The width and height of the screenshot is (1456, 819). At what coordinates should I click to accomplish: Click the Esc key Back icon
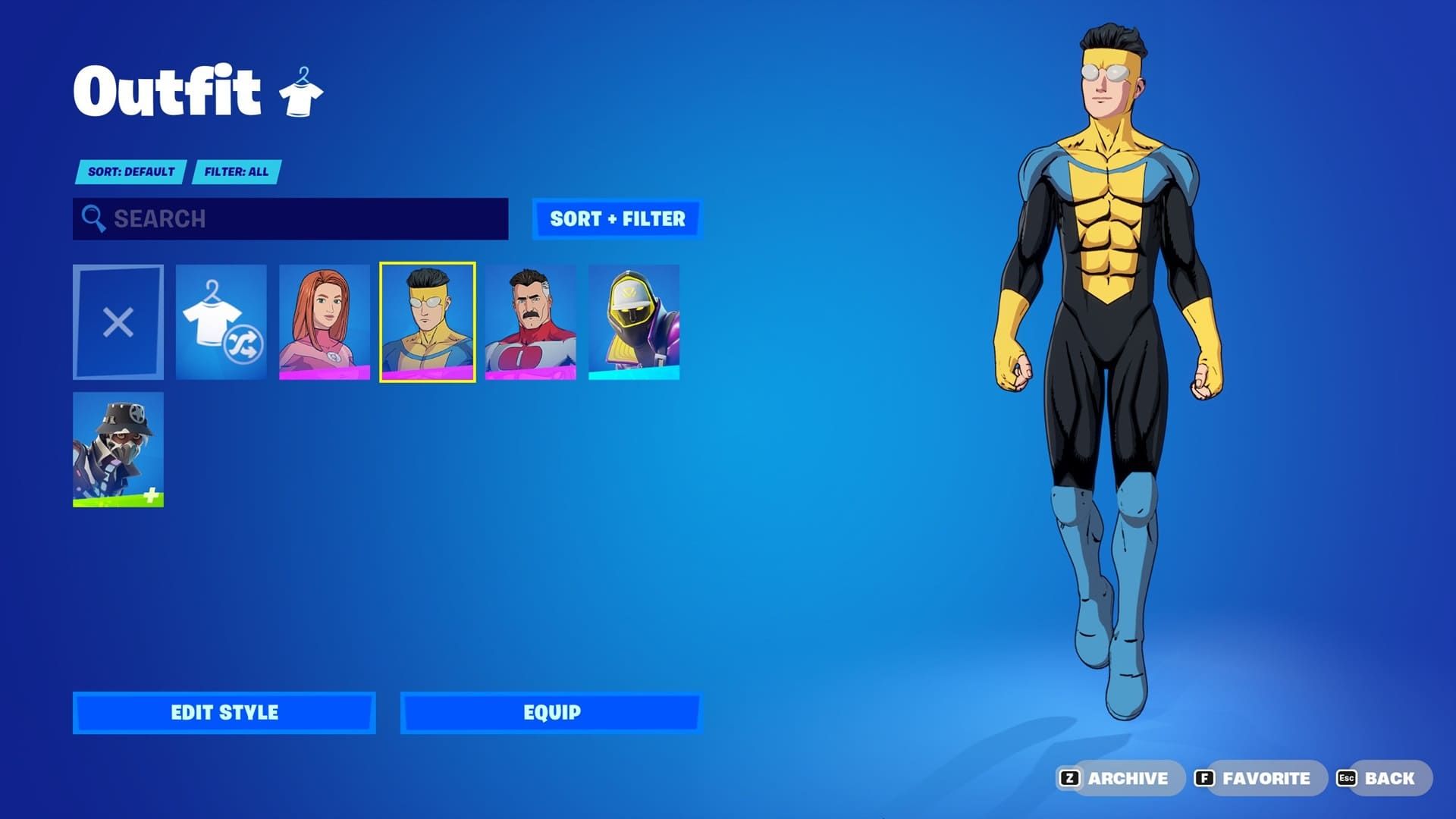(1346, 777)
